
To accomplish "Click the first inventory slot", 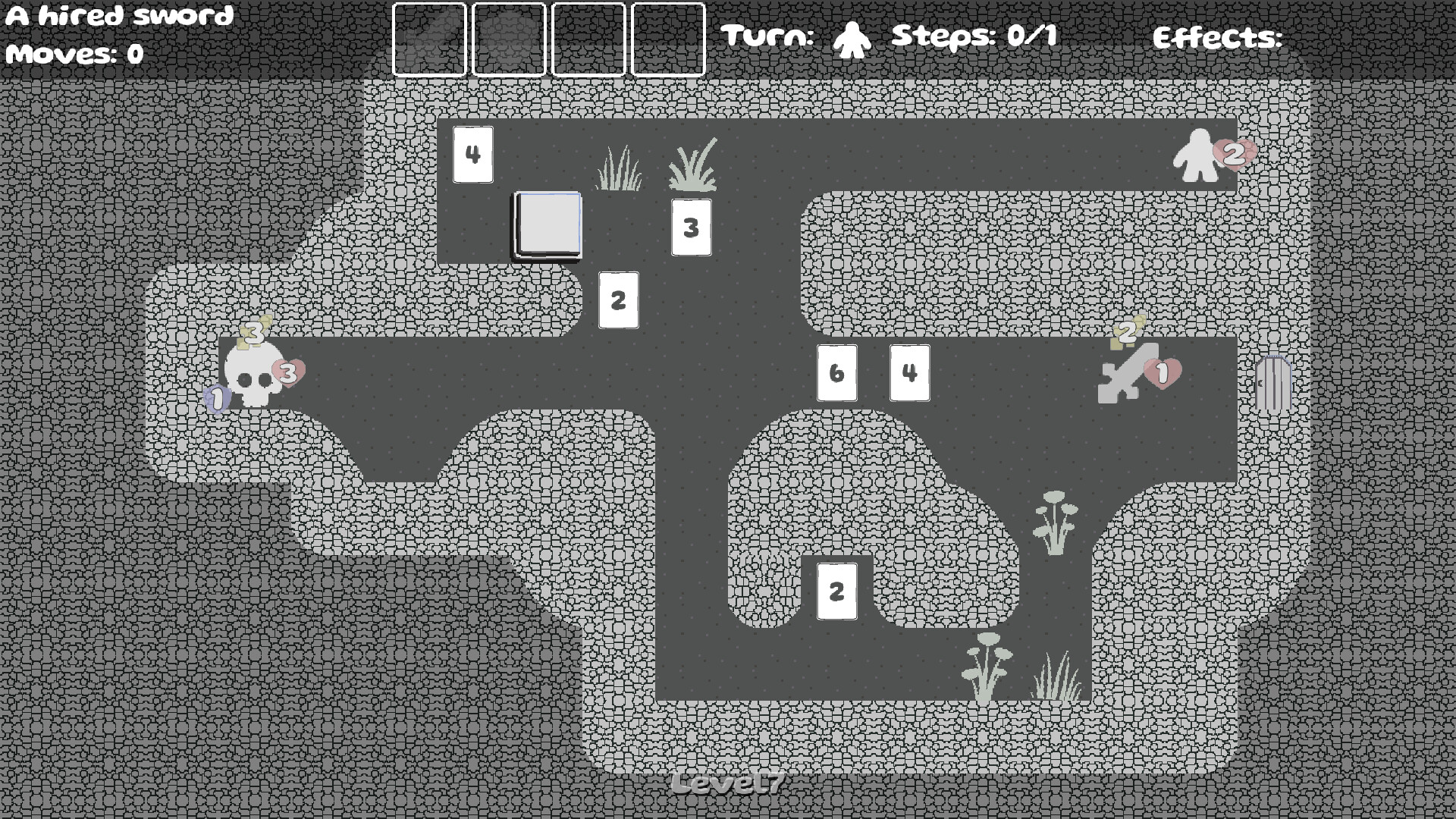I will tap(429, 39).
